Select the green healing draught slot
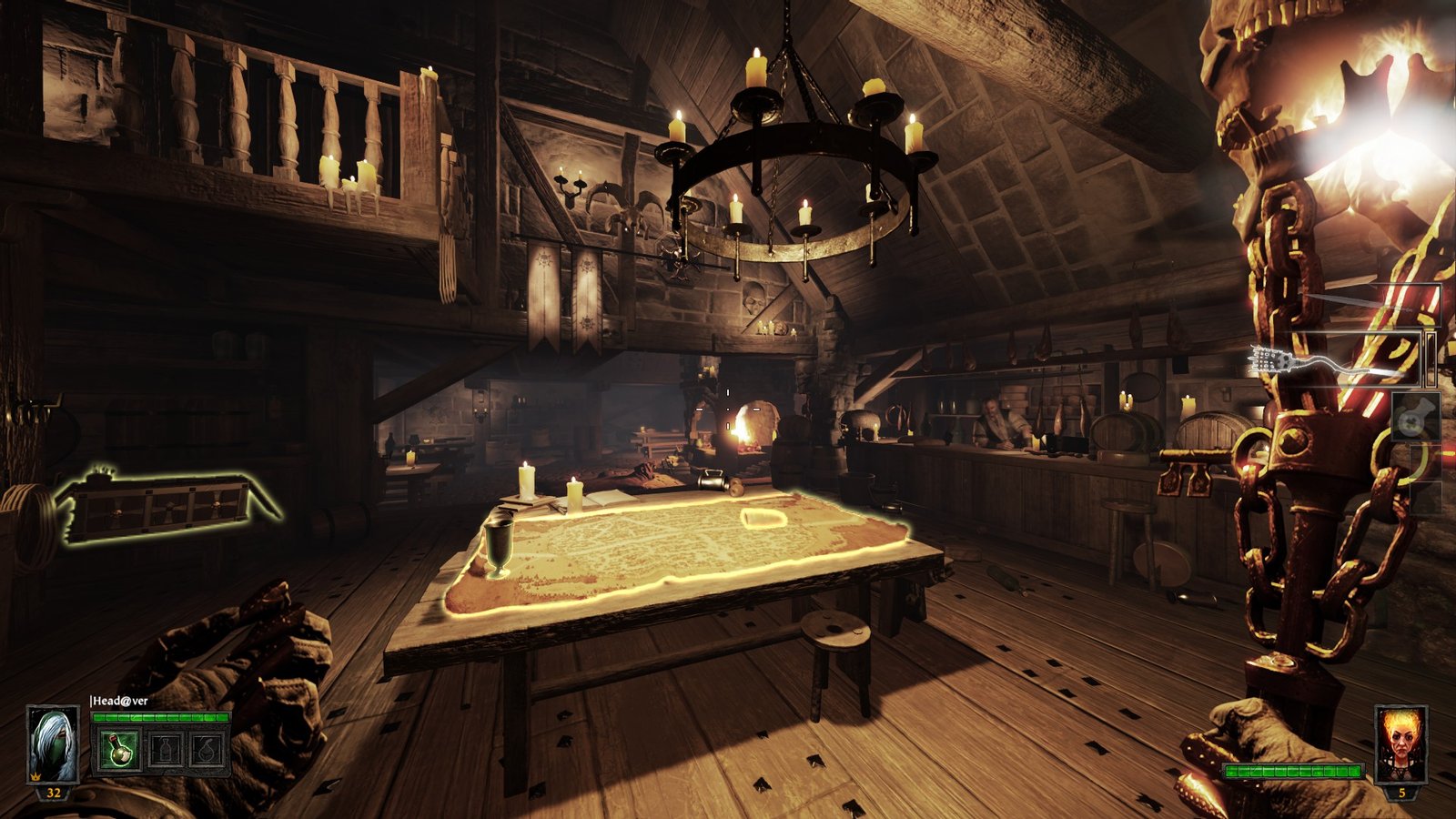1456x819 pixels. [120, 751]
